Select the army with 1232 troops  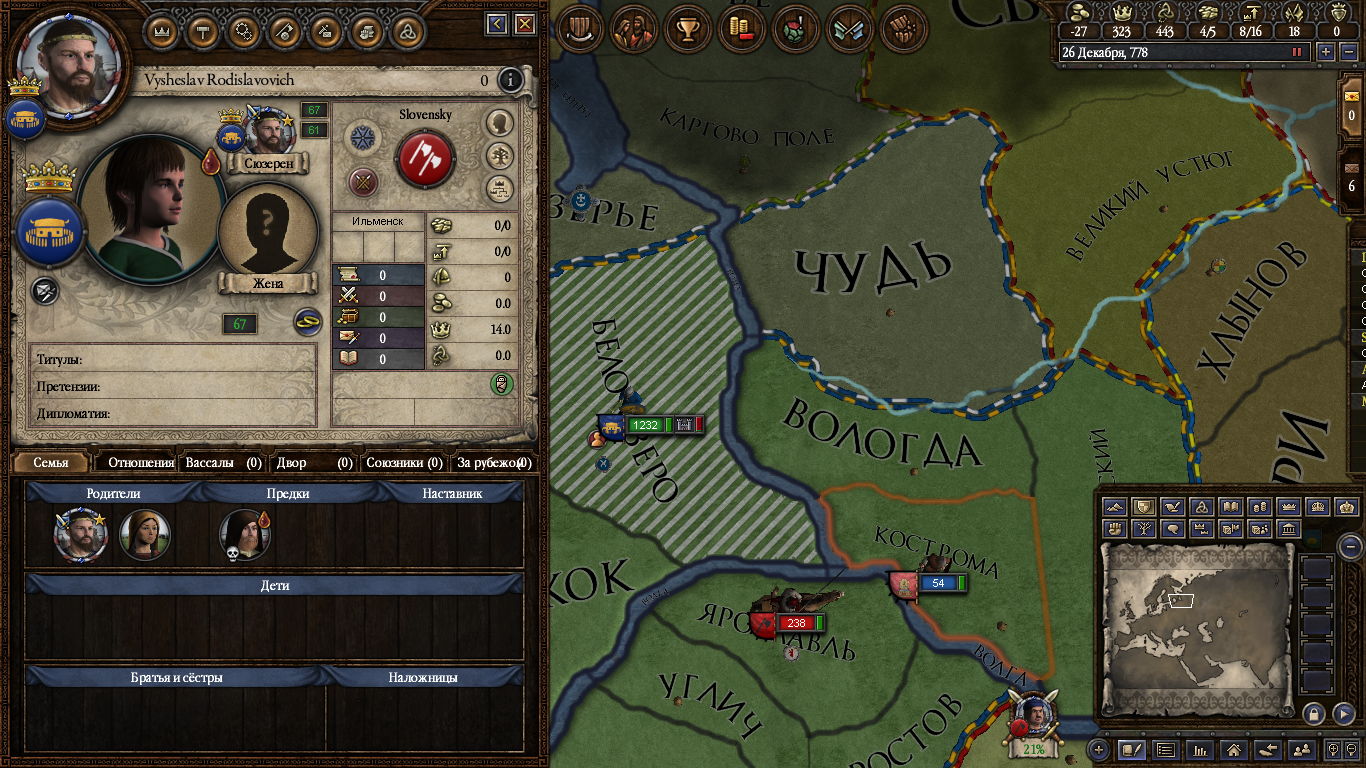click(644, 425)
